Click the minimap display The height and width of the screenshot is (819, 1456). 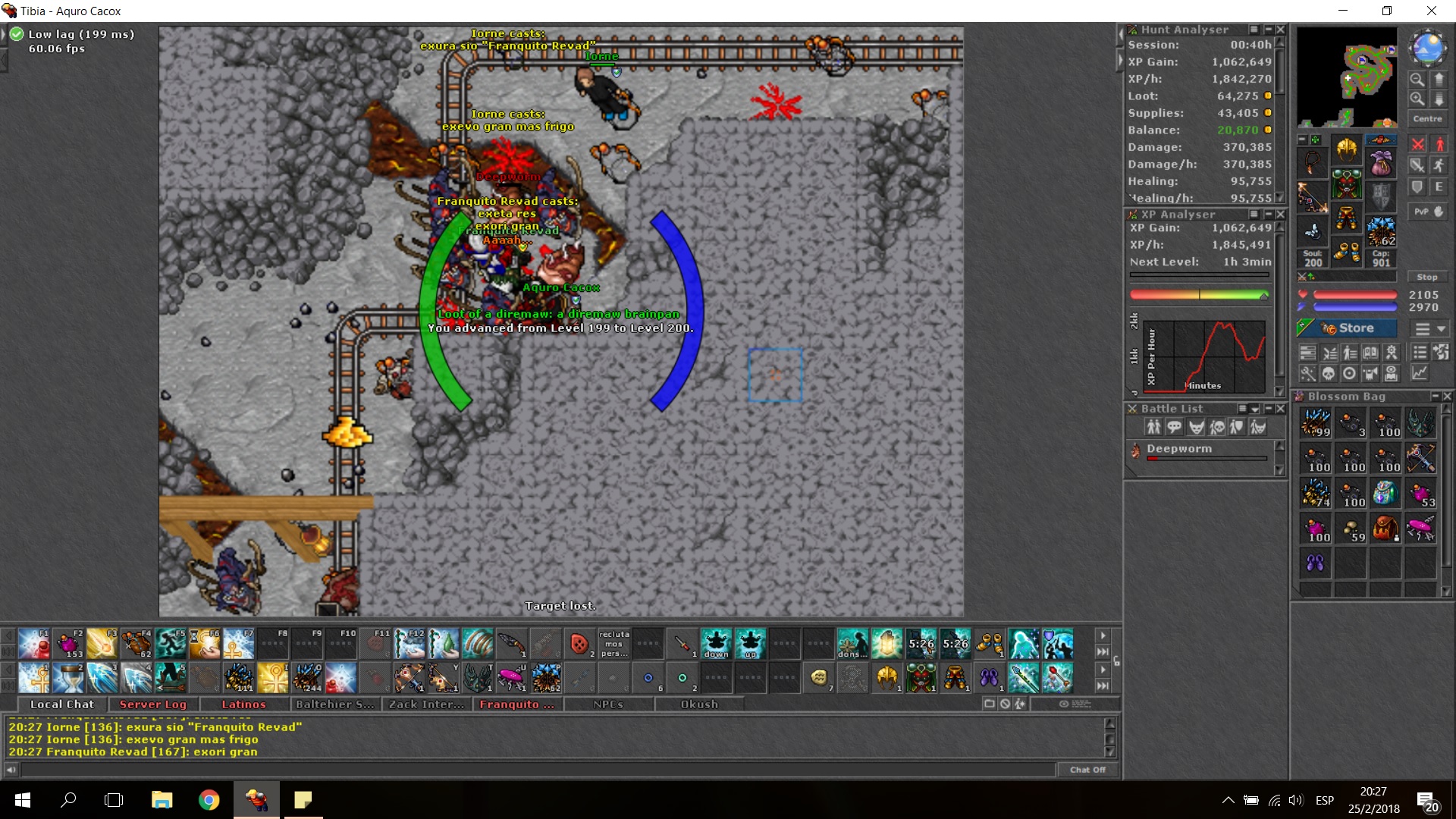click(1347, 77)
